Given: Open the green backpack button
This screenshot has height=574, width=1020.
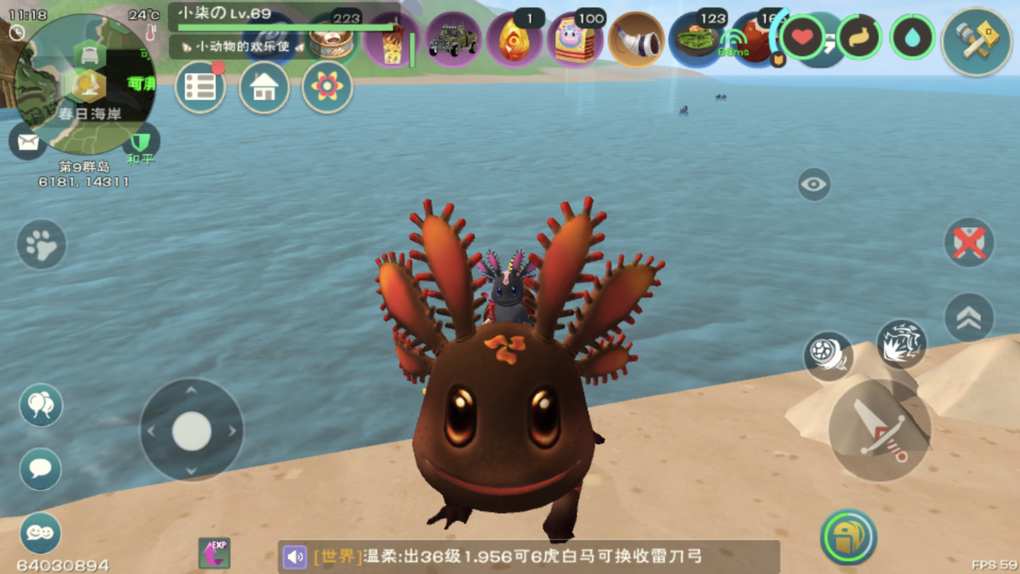Looking at the screenshot, I should (x=848, y=537).
